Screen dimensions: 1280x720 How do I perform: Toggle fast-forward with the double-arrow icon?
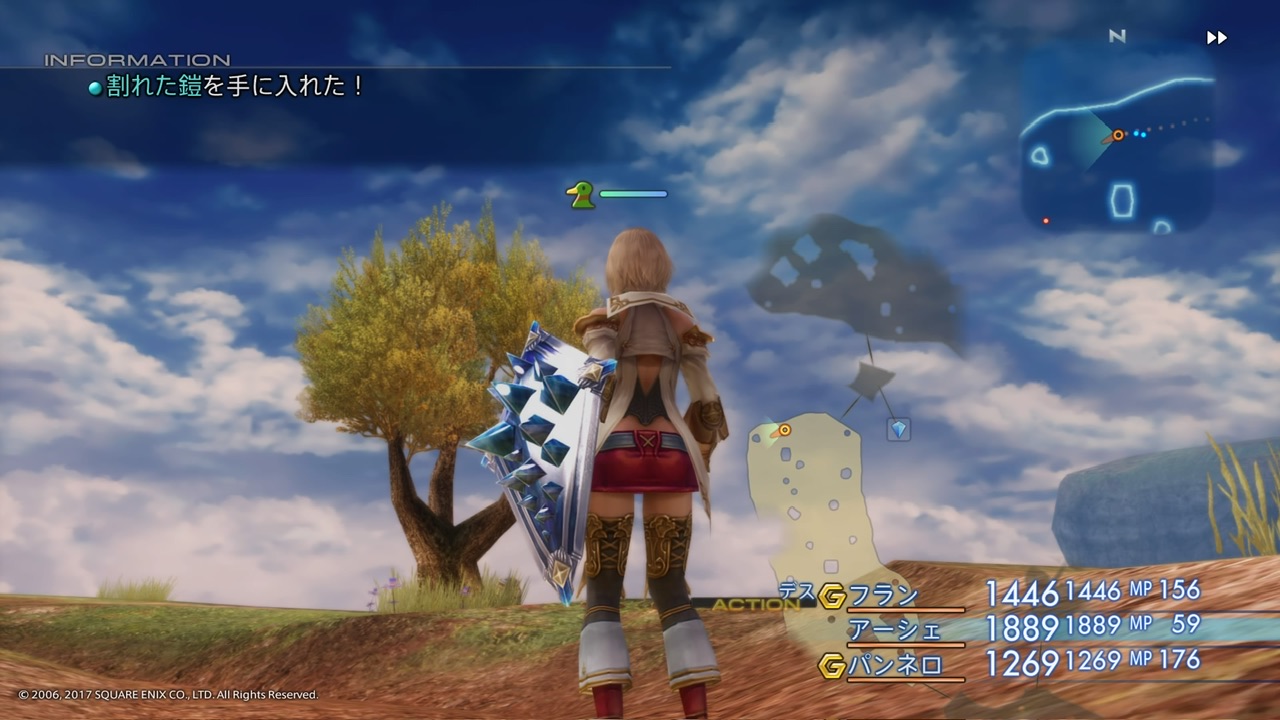[x=1217, y=37]
